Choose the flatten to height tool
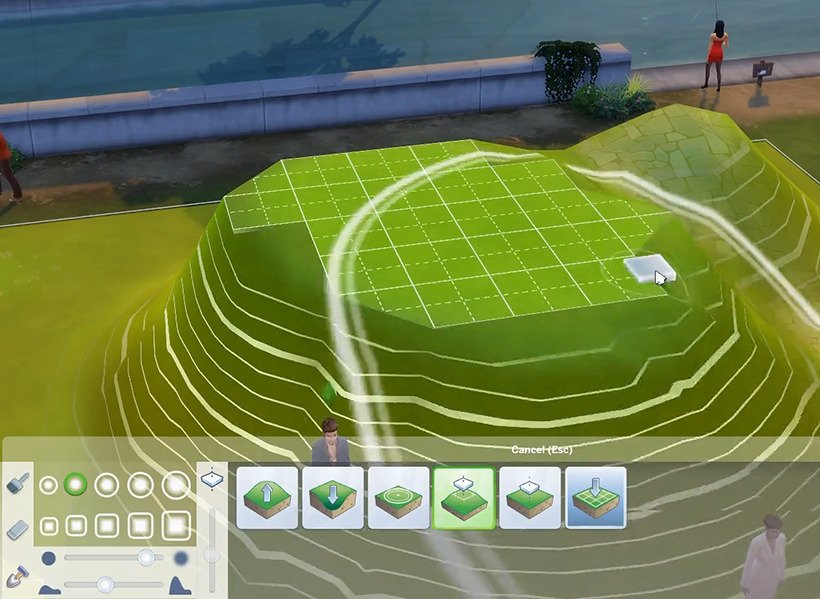Image resolution: width=820 pixels, height=599 pixels. pyautogui.click(x=529, y=497)
